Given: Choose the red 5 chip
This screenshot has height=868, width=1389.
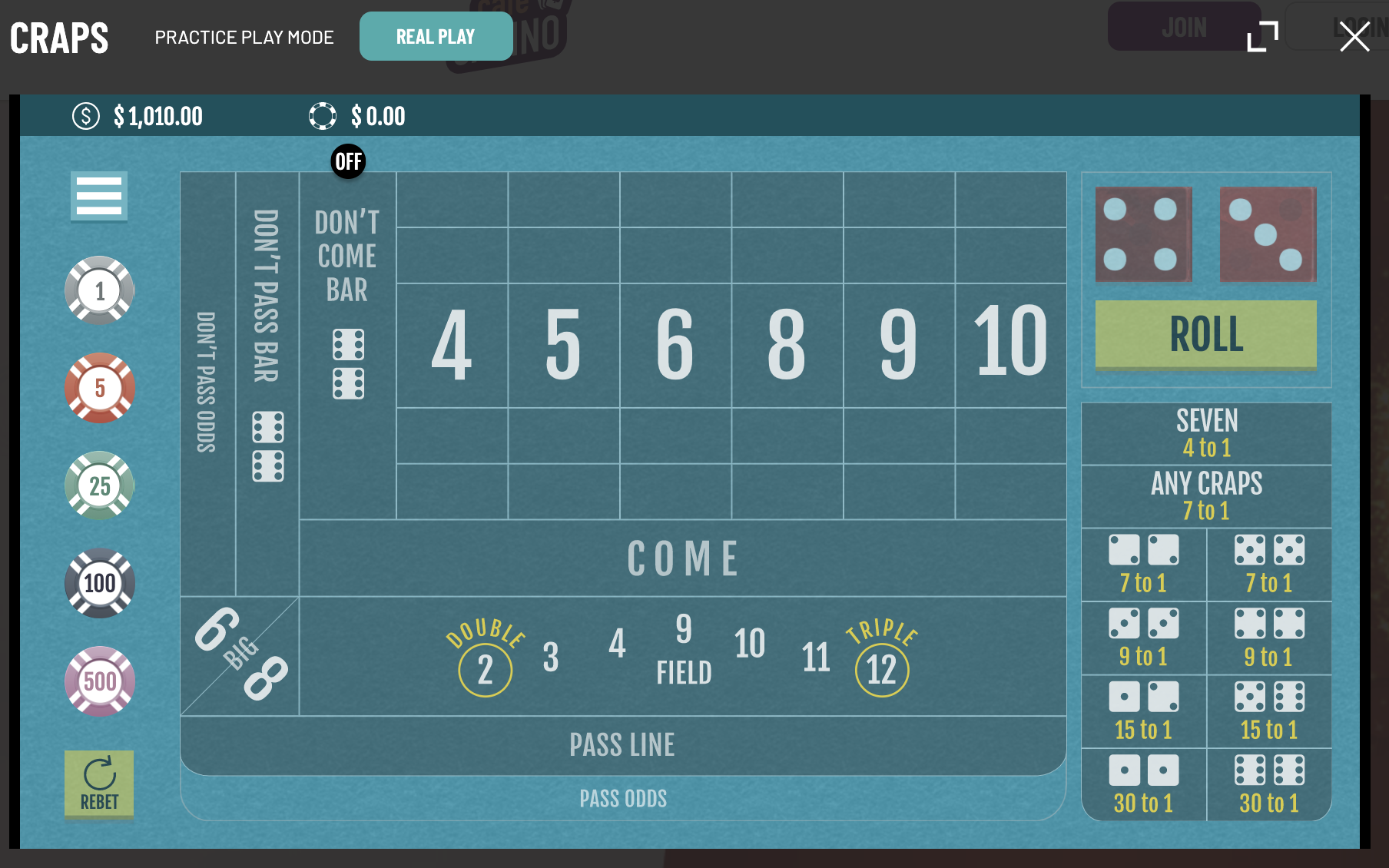Looking at the screenshot, I should (x=100, y=388).
